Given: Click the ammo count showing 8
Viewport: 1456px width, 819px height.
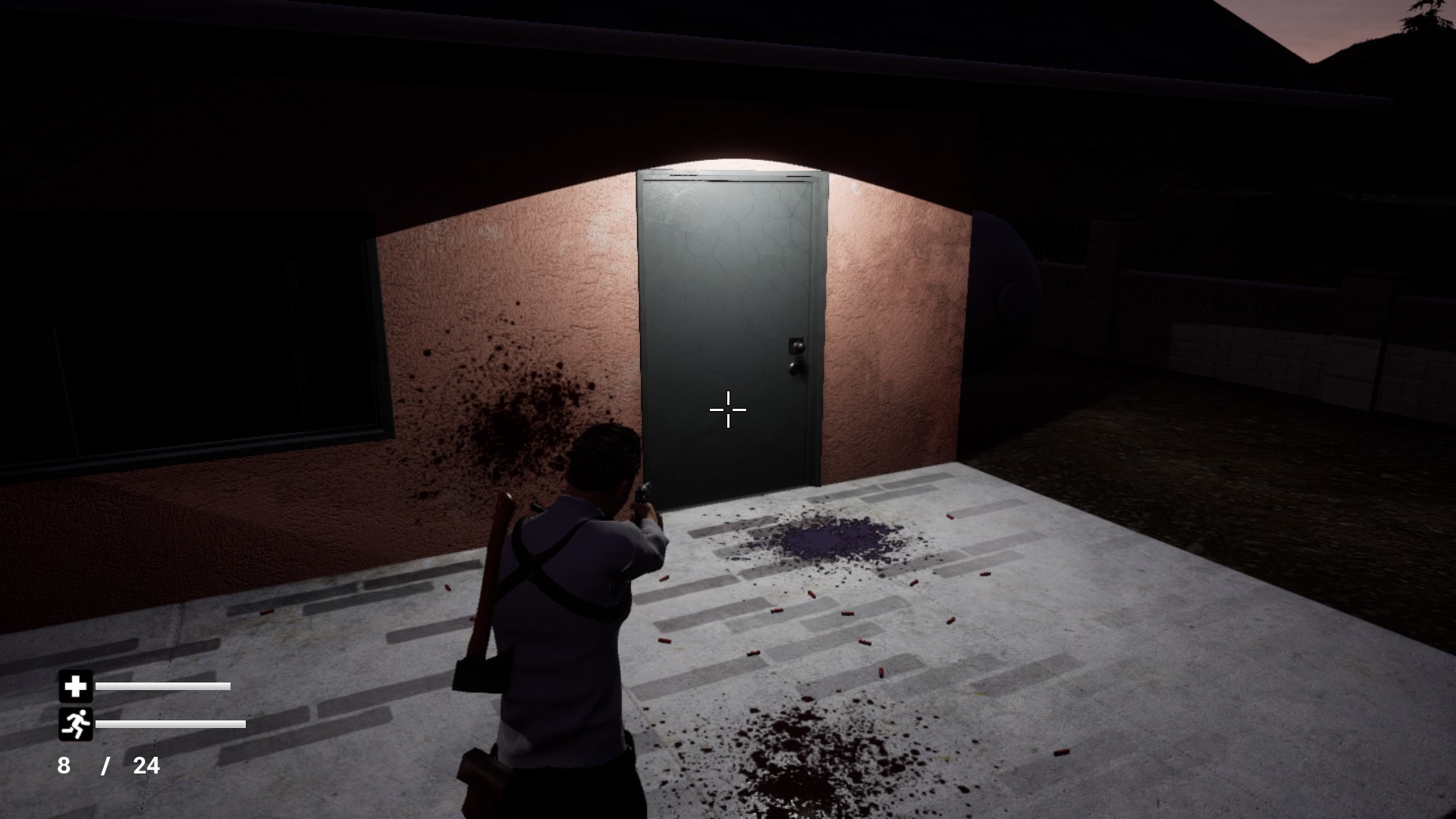Looking at the screenshot, I should coord(64,766).
